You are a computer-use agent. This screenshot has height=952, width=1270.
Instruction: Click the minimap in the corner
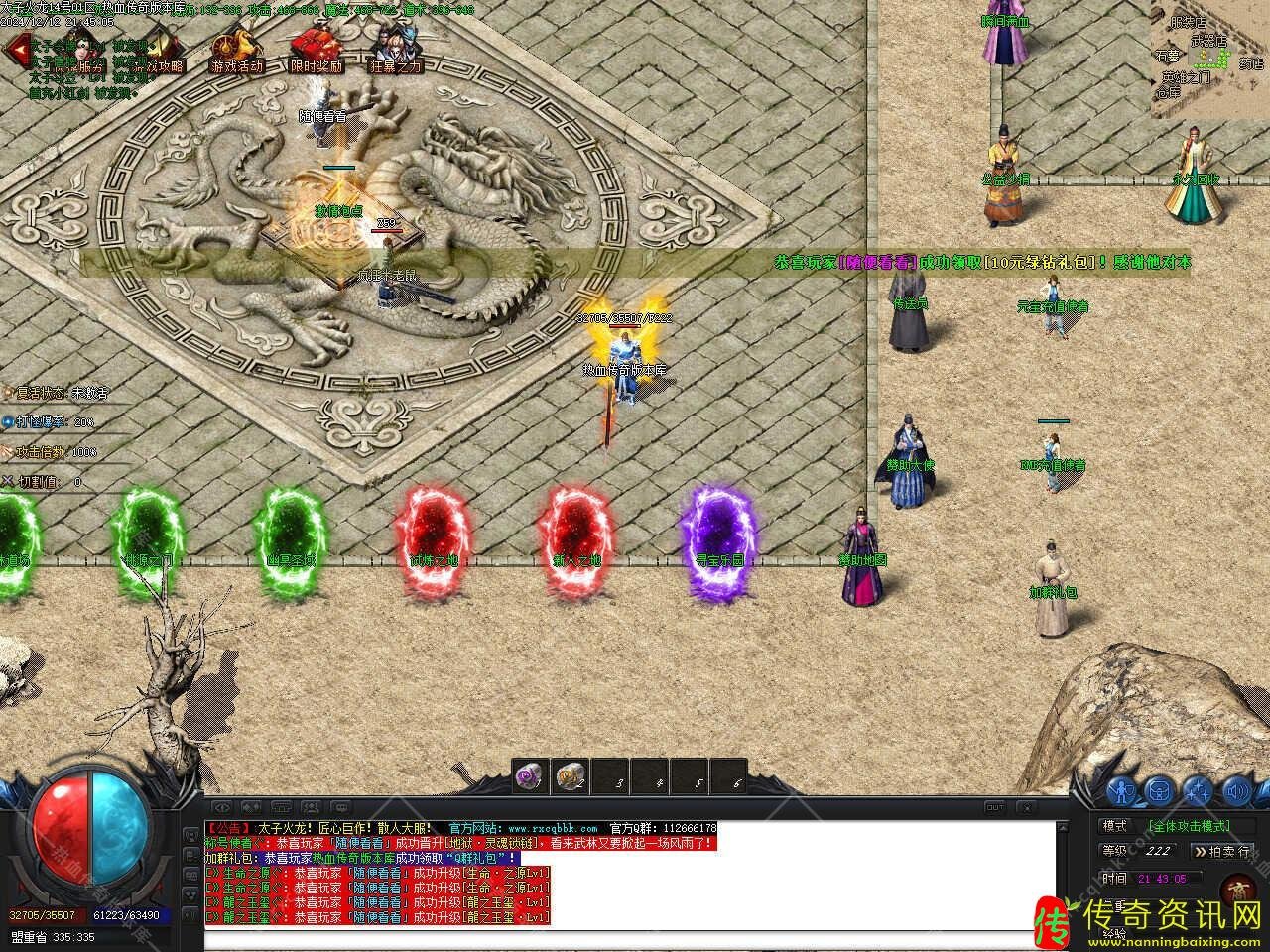1208,58
